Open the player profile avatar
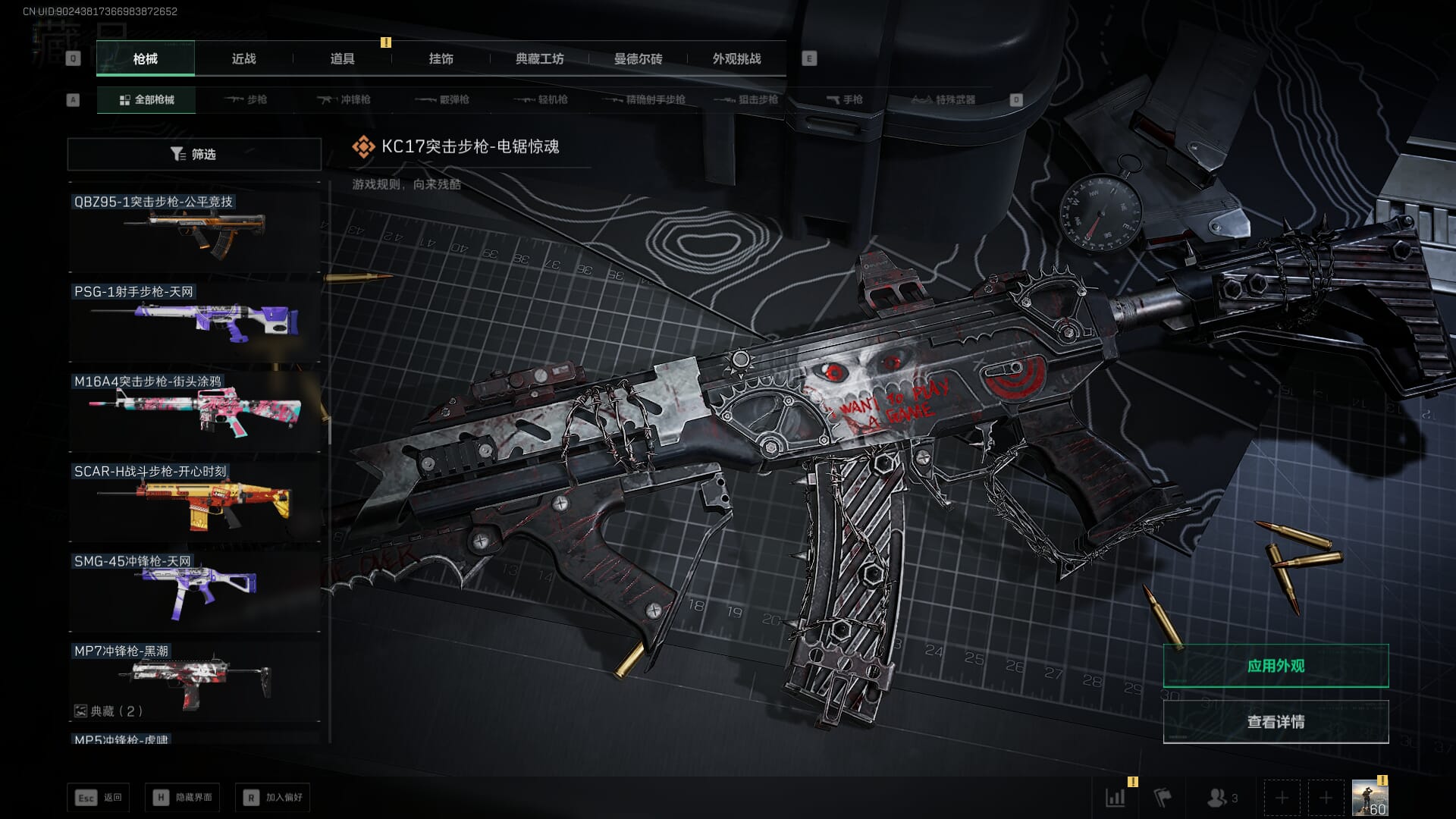The image size is (1456, 819). 1370,799
